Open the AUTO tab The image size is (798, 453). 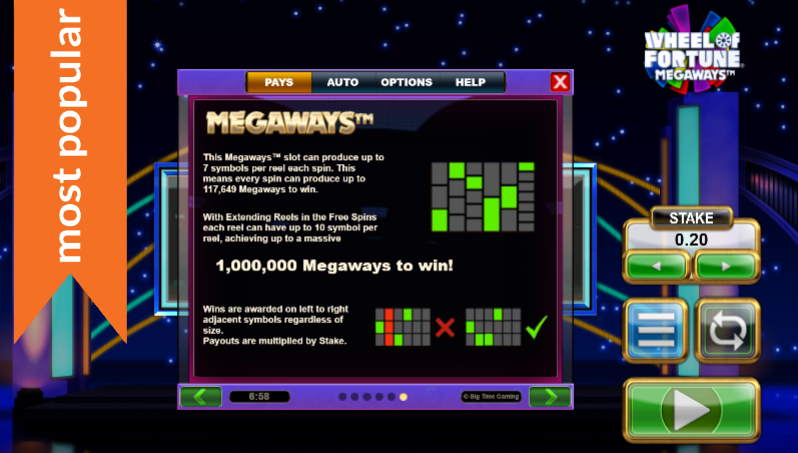click(343, 82)
